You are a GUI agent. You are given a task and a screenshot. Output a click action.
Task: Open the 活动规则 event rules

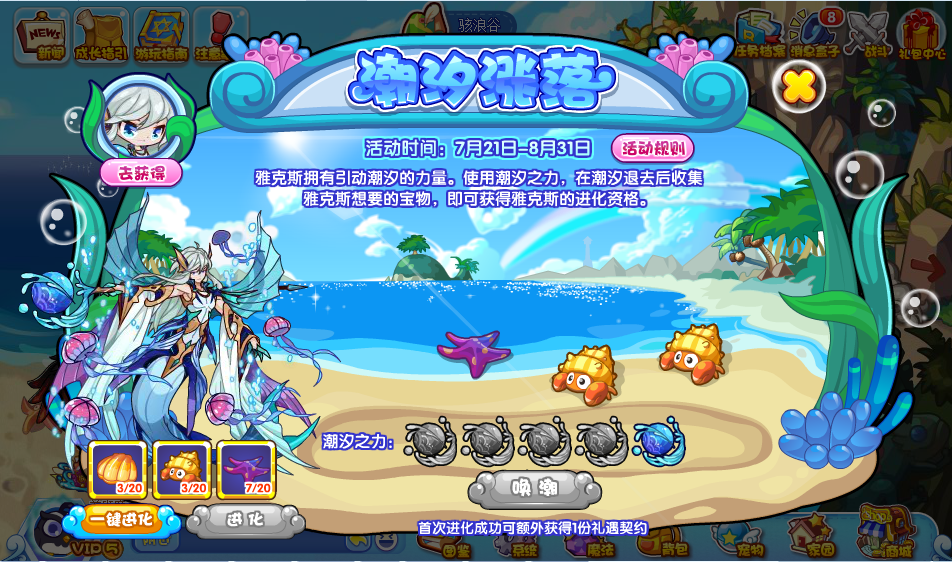point(653,149)
